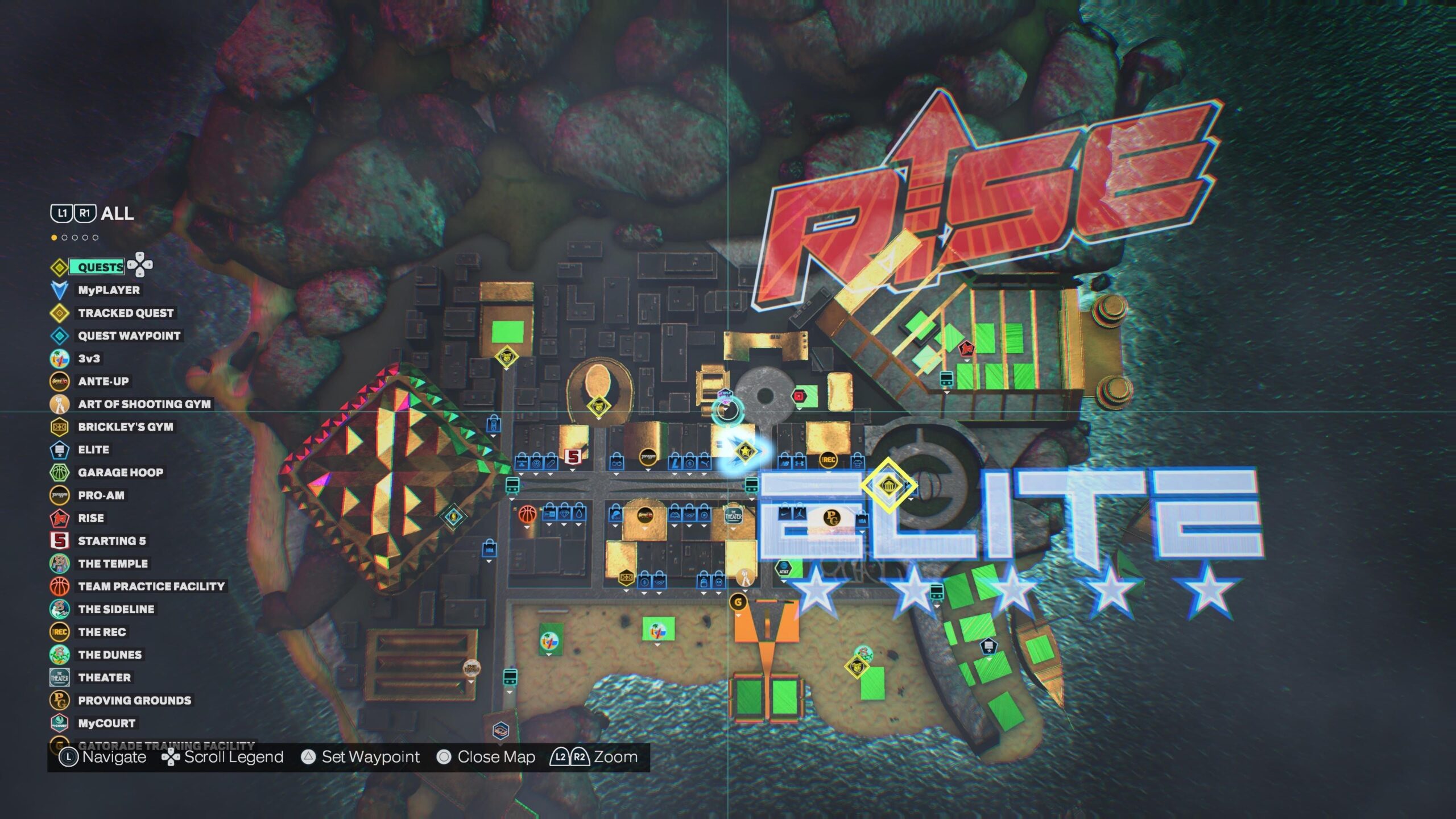The height and width of the screenshot is (819, 1456).
Task: Choose BRICKLEY'S GYM legend entry
Action: [x=125, y=427]
